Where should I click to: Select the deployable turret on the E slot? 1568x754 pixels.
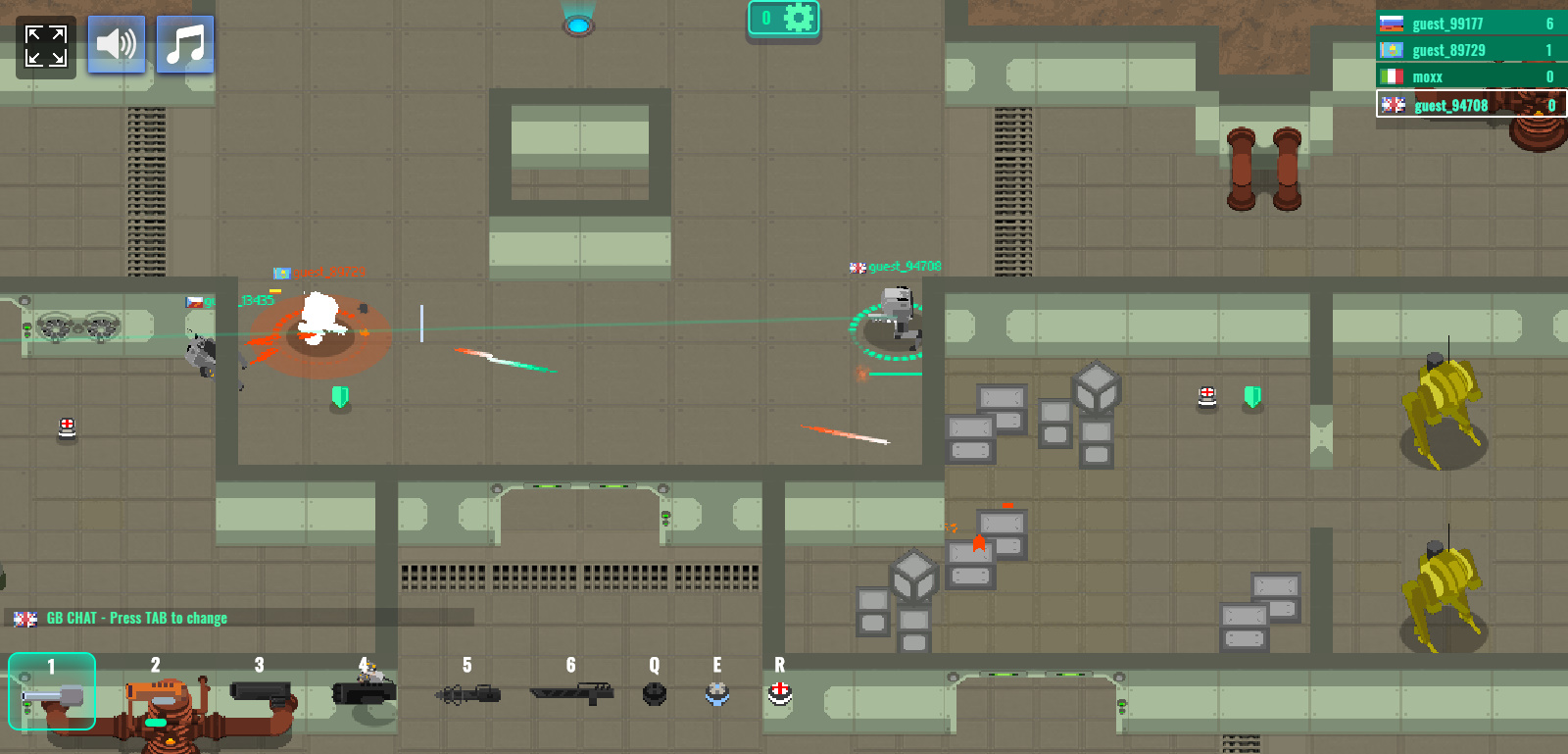[717, 693]
